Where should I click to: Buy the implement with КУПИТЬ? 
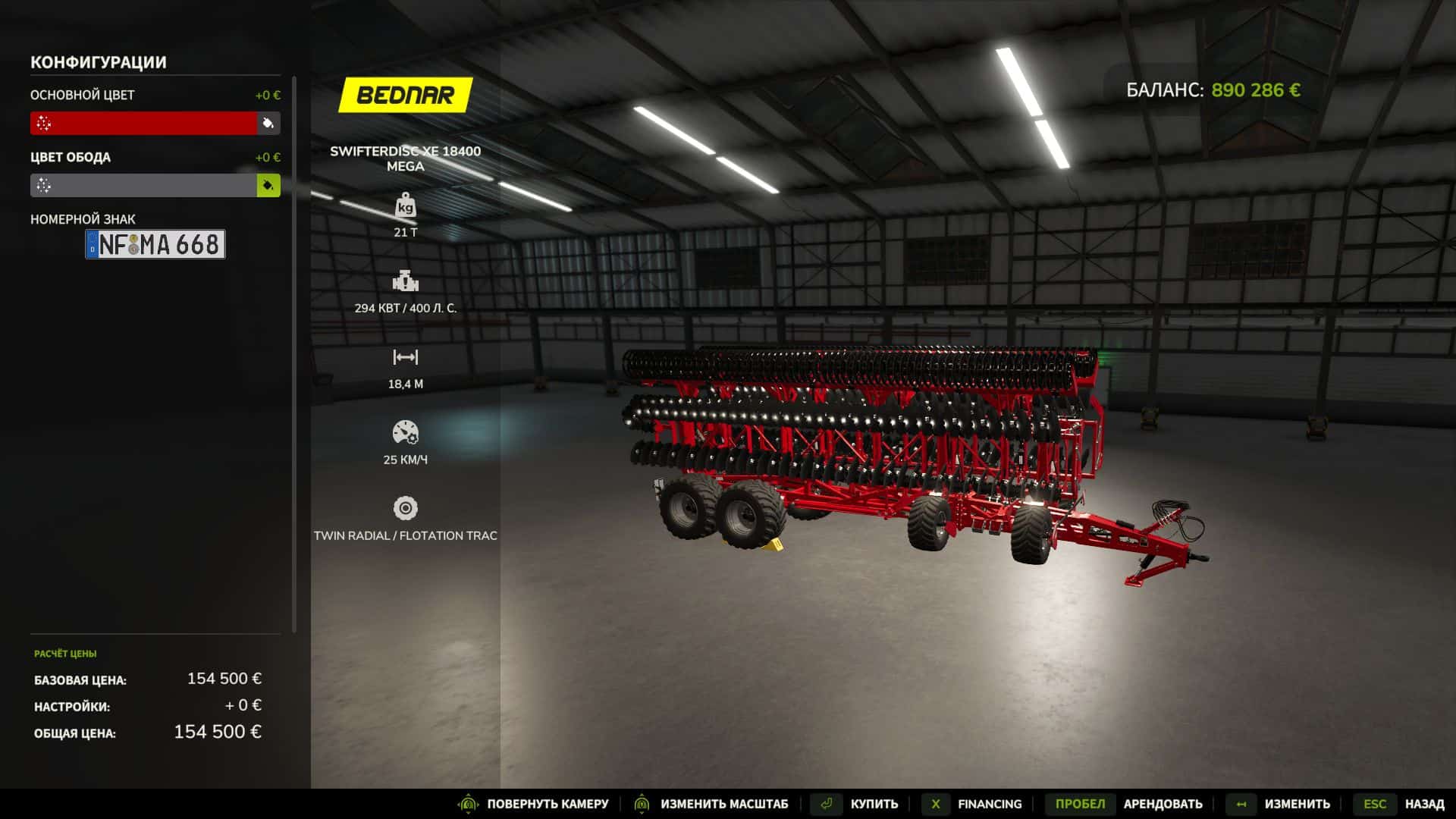click(874, 804)
